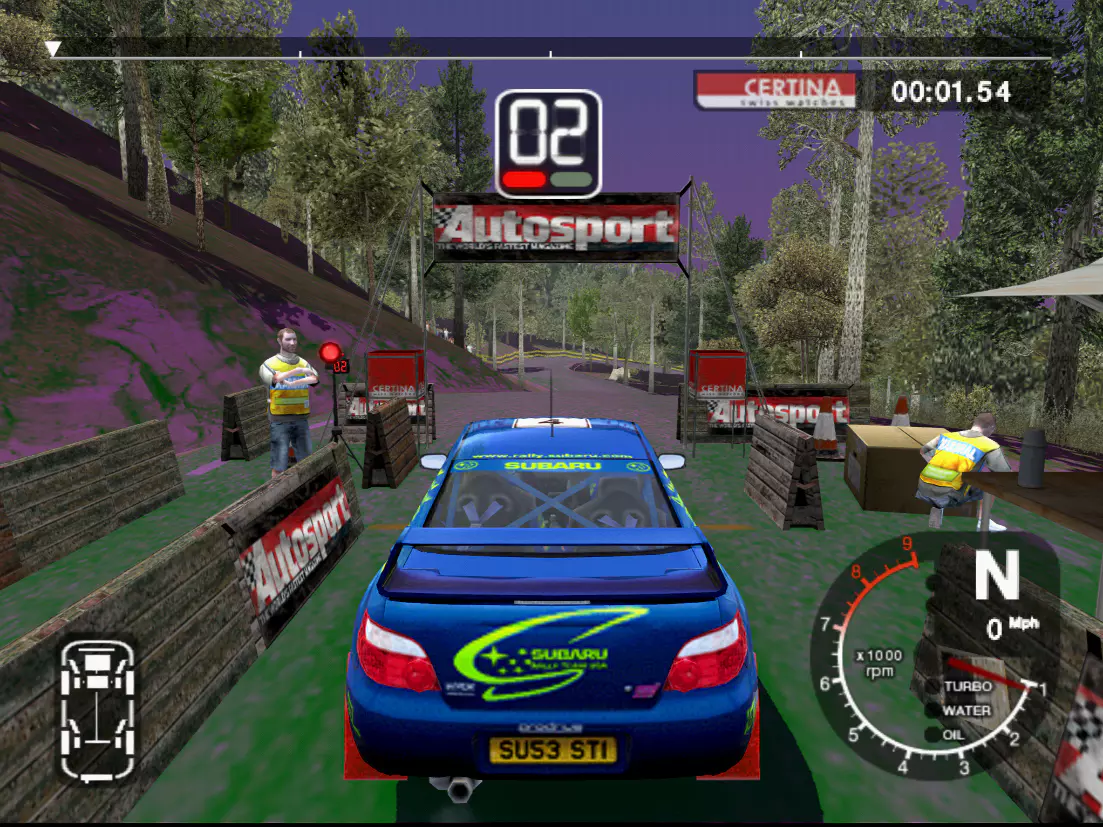1103x827 pixels.
Task: Click the start countdown lights panel
Action: (548, 144)
